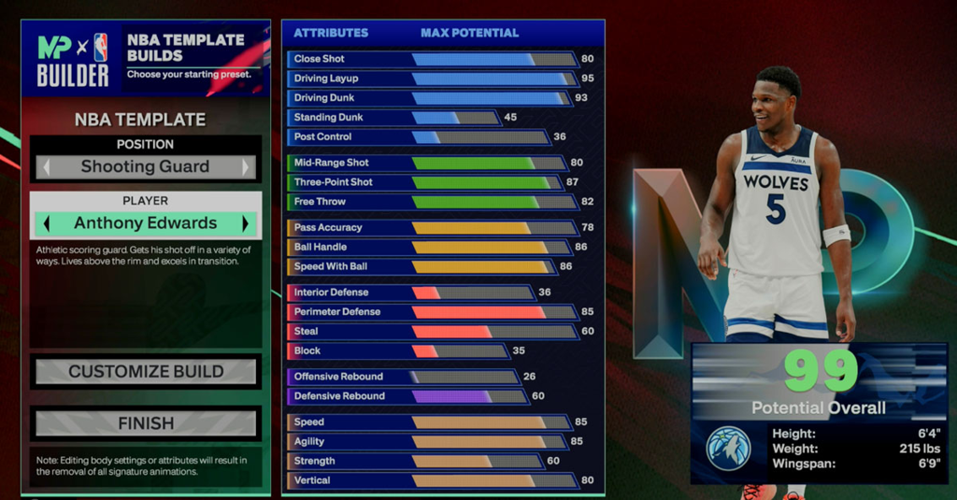Cycle to the next player after Anthony Edwards
Image resolution: width=957 pixels, height=500 pixels.
coord(246,223)
